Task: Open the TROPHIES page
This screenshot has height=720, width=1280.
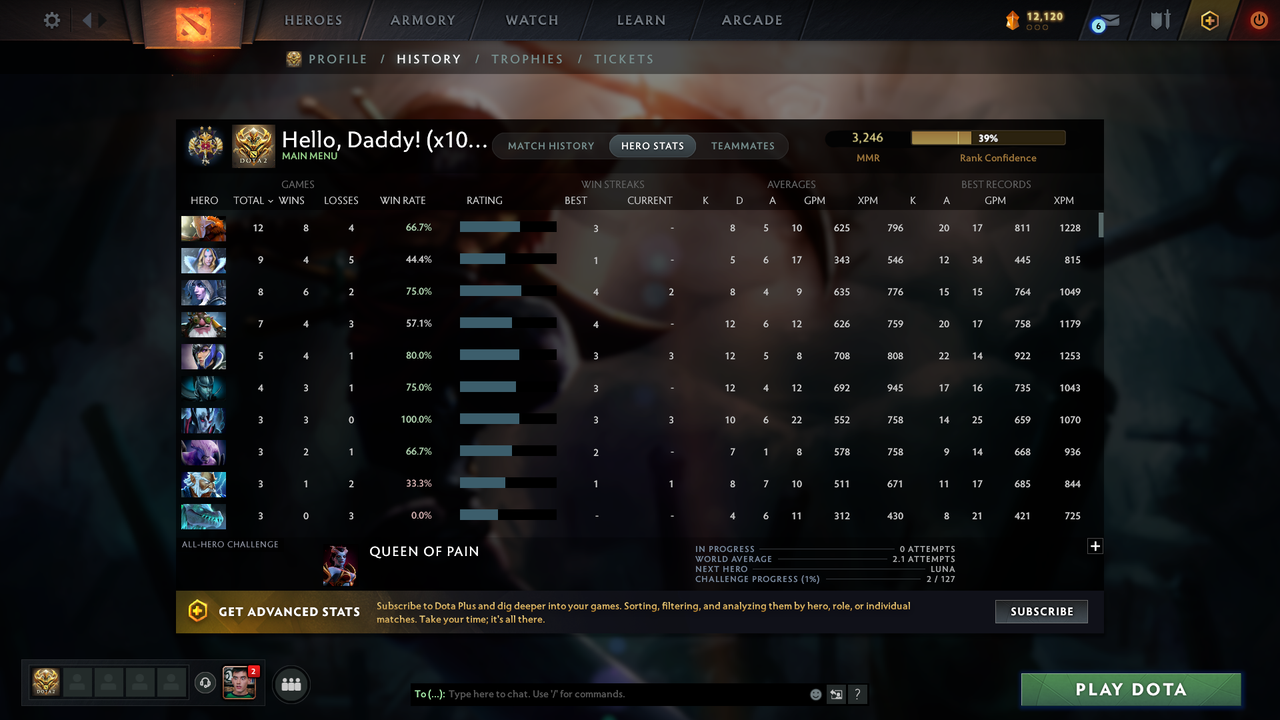Action: (x=527, y=59)
